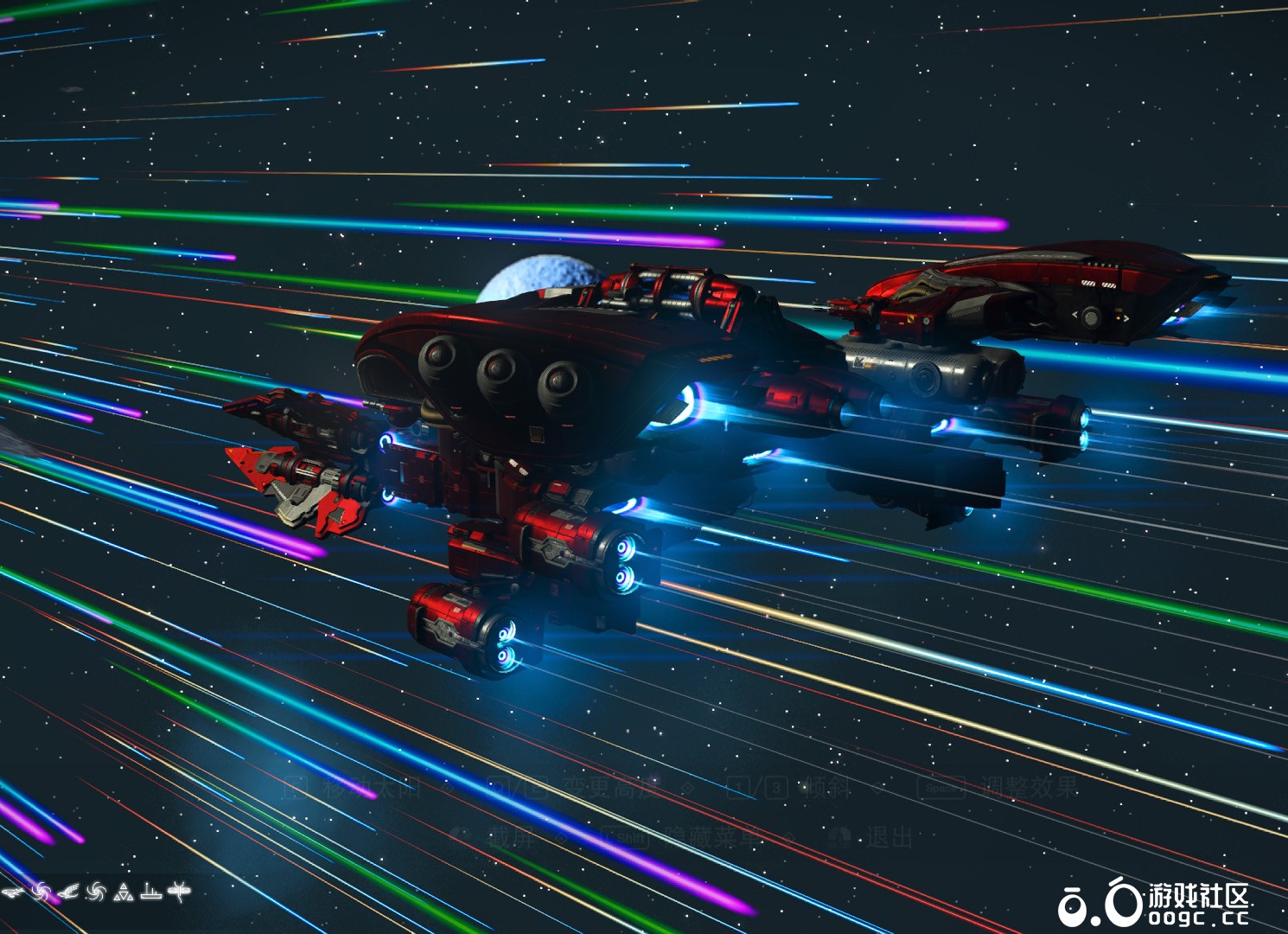The image size is (1288, 934).
Task: Click the camera icon next to 截屏
Action: point(459,835)
